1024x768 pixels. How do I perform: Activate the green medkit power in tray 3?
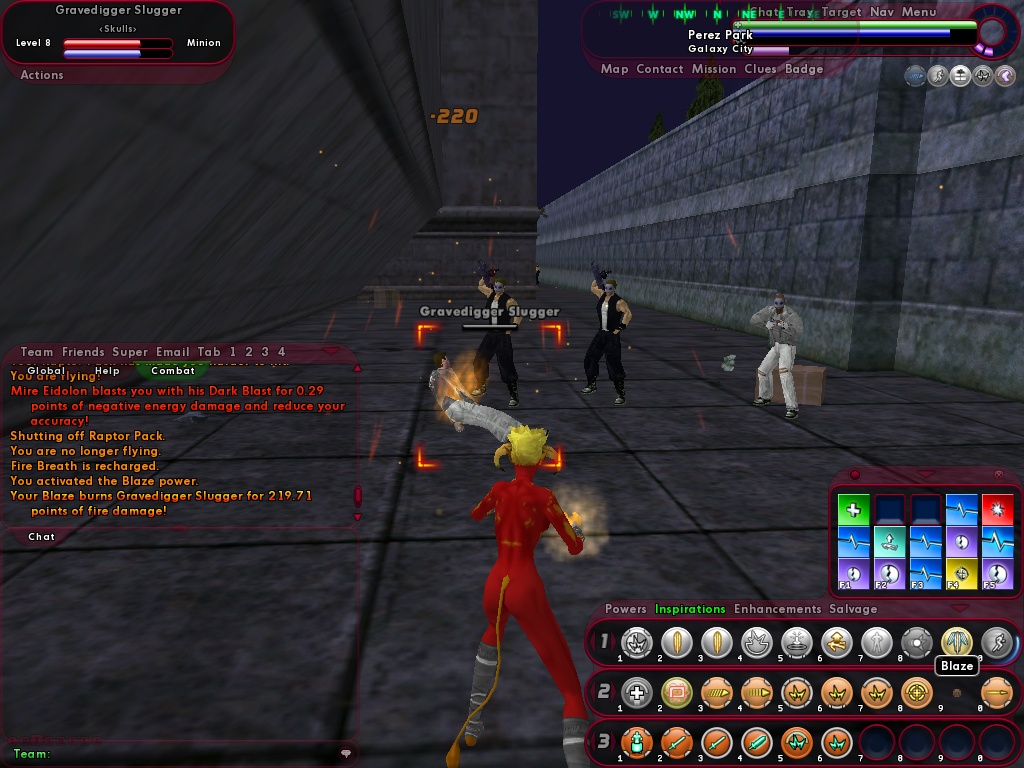tap(636, 742)
